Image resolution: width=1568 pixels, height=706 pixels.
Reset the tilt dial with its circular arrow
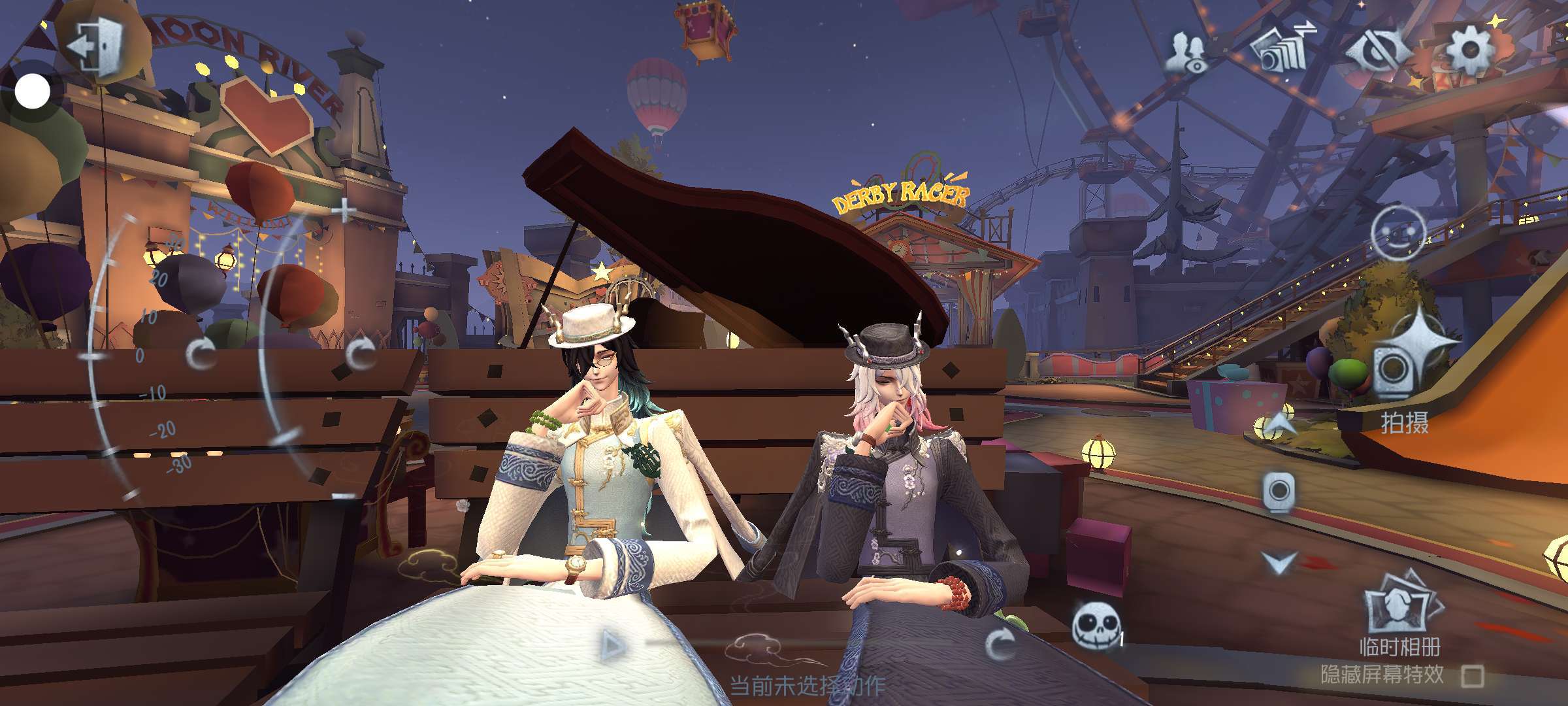click(x=201, y=354)
